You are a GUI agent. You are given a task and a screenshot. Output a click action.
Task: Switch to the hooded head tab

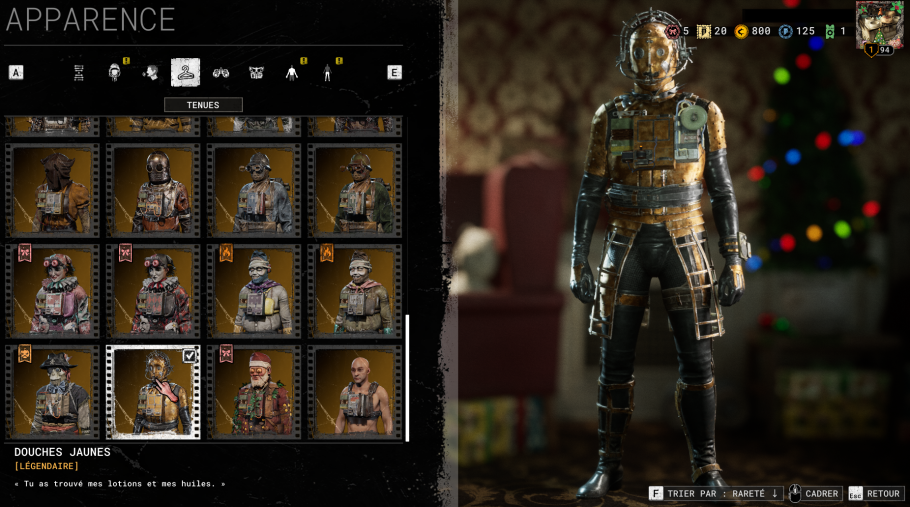tap(115, 72)
